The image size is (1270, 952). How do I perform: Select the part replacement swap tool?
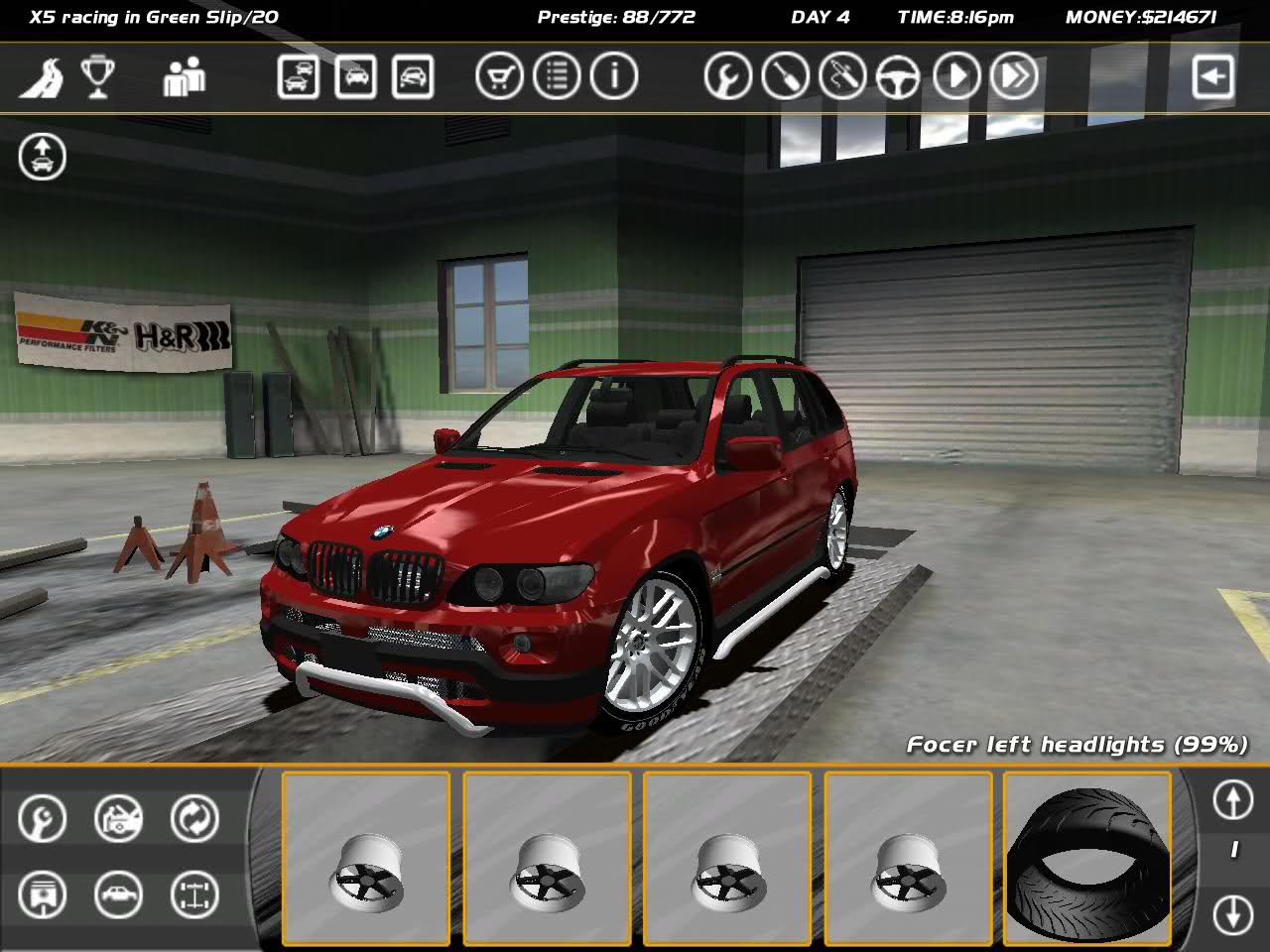194,820
